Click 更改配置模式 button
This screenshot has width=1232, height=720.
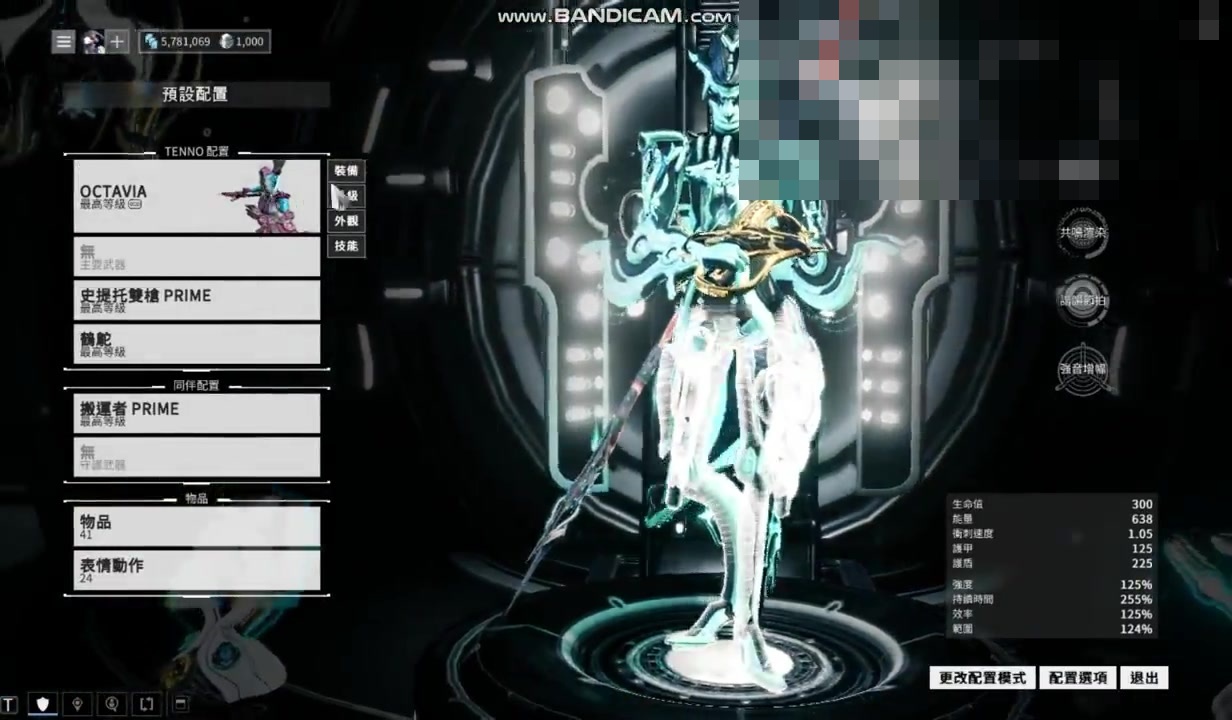[x=982, y=678]
